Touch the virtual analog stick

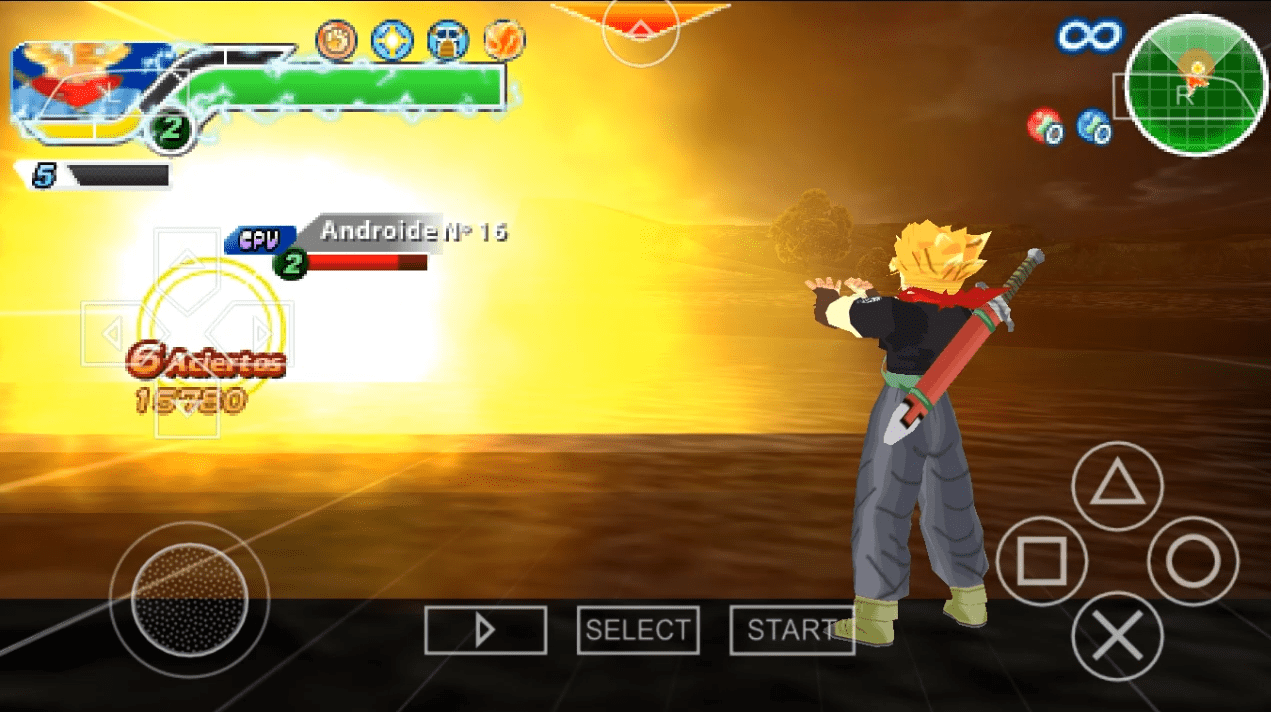click(x=189, y=599)
